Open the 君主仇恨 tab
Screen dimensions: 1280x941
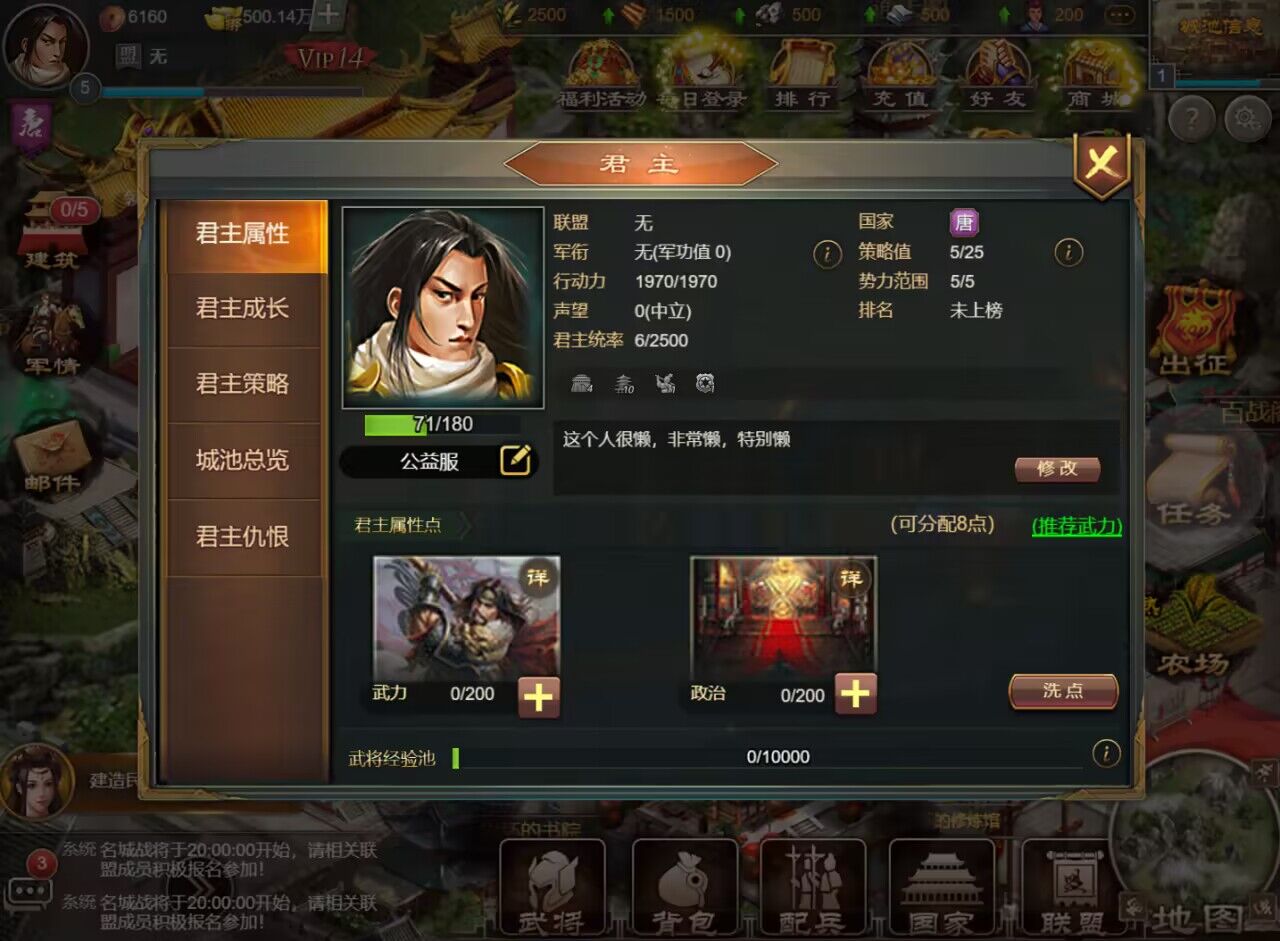coord(243,537)
